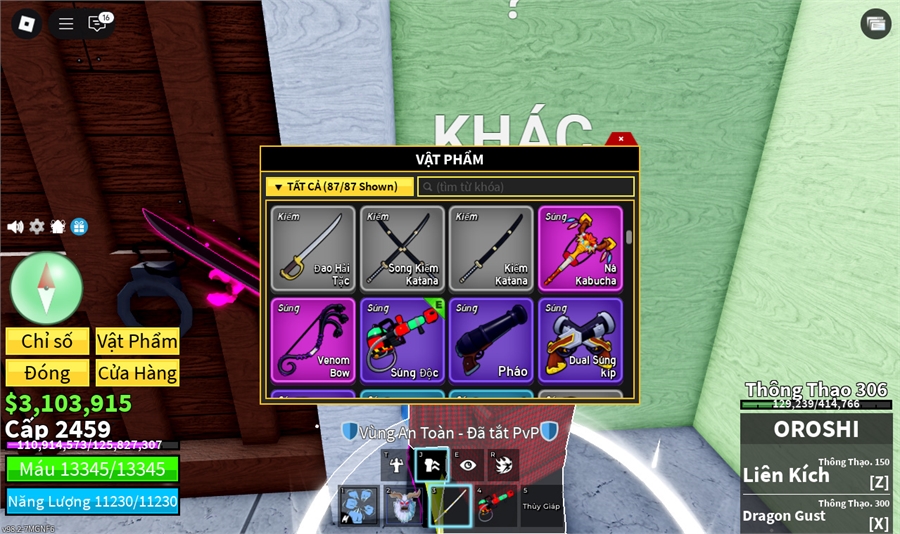This screenshot has width=900, height=534.
Task: Open settings with the gear icon
Action: pyautogui.click(x=37, y=227)
